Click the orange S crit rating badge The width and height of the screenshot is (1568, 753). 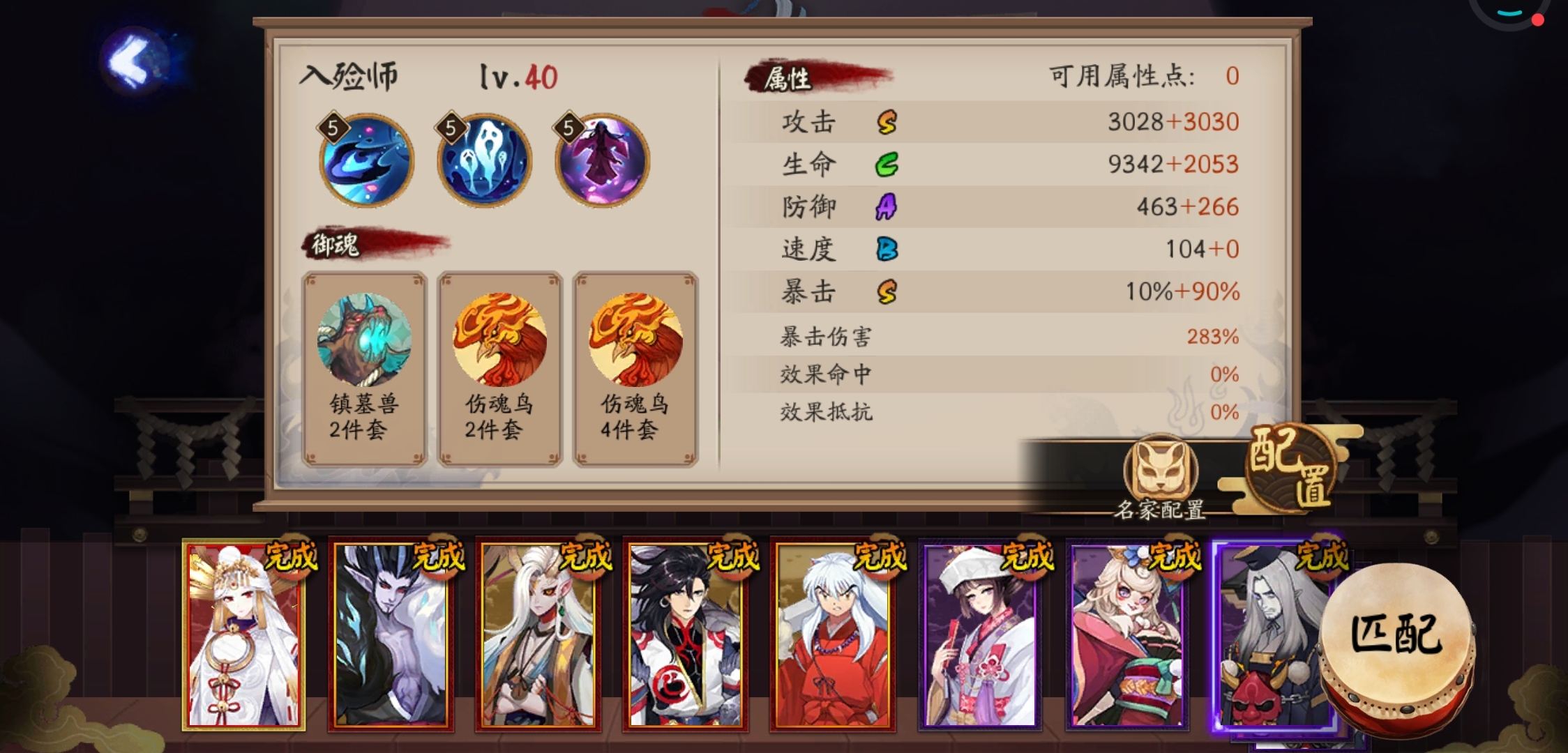(886, 292)
